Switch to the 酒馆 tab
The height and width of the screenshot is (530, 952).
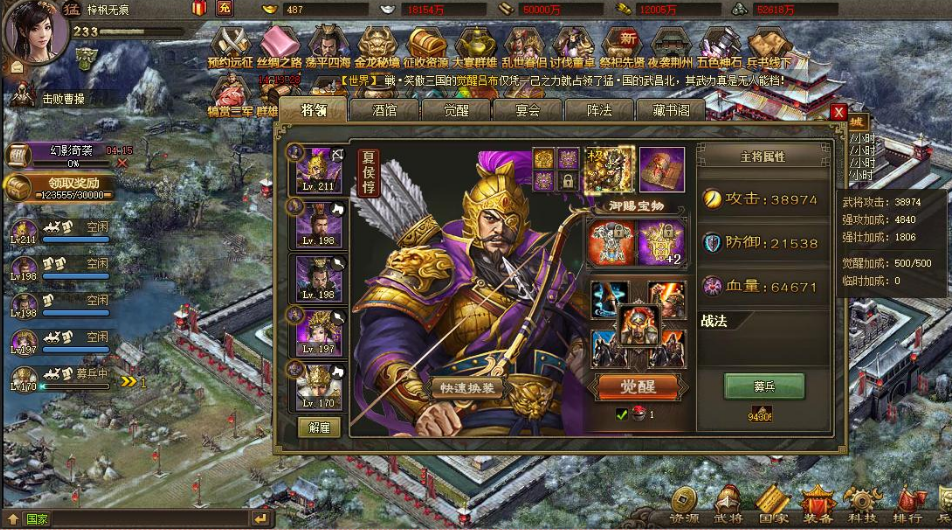coord(385,110)
